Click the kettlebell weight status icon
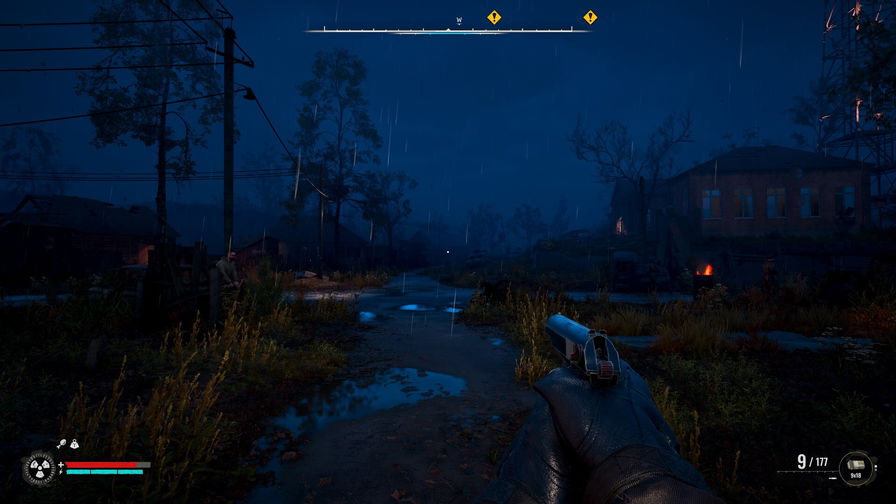The height and width of the screenshot is (504, 896). point(74,444)
